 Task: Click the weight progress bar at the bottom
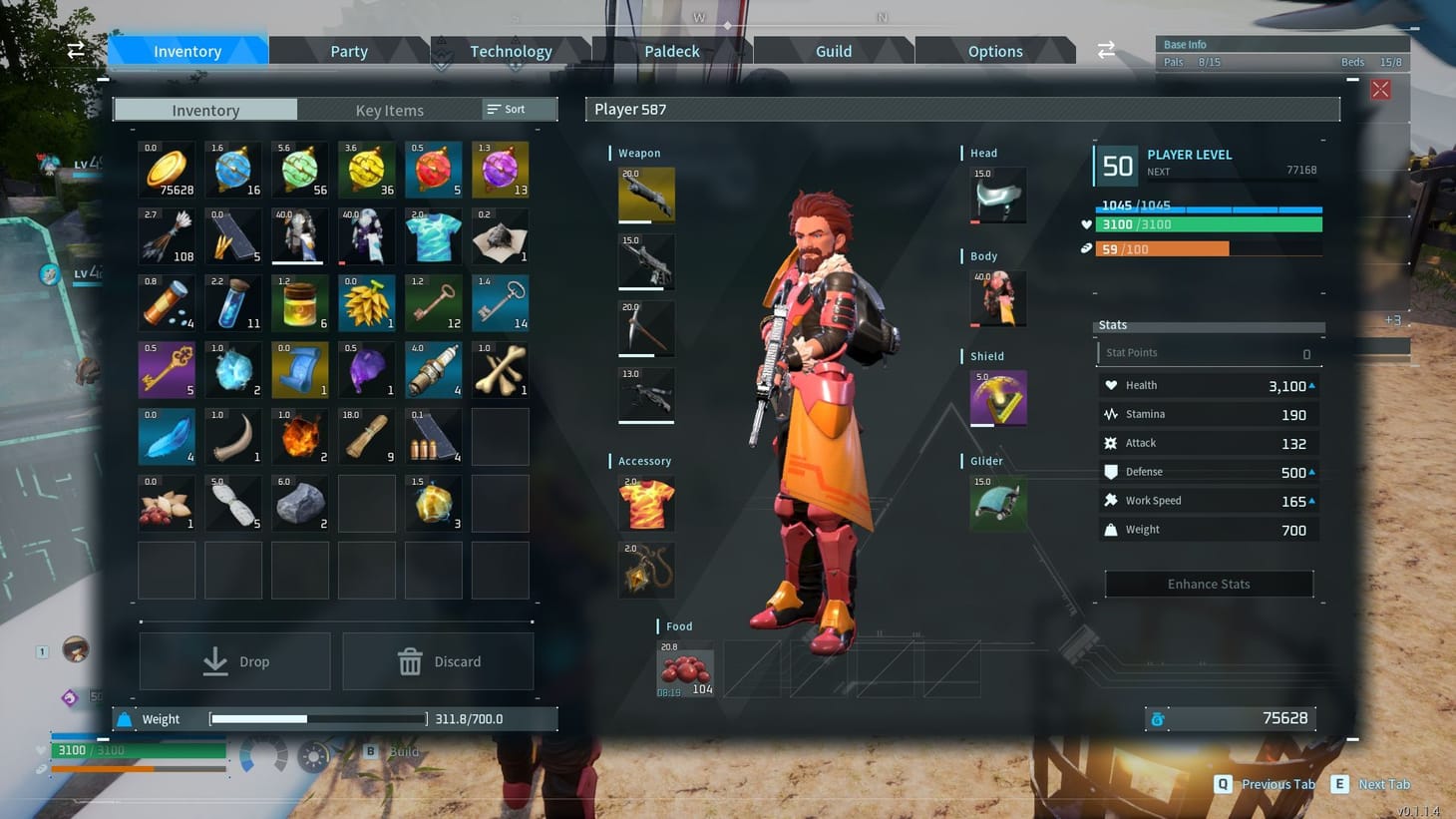(316, 717)
